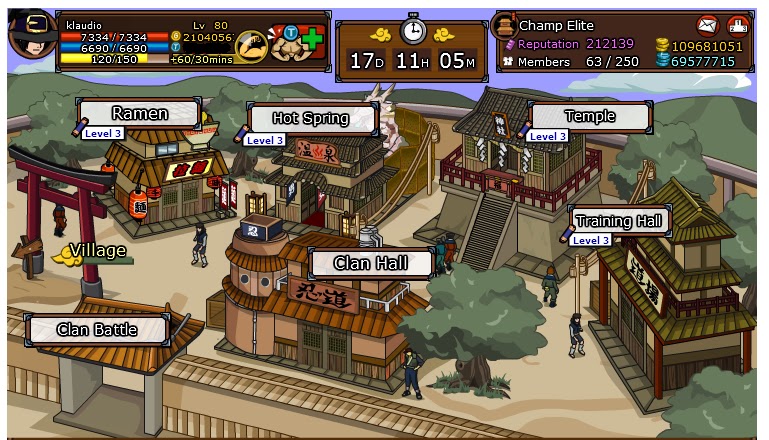The height and width of the screenshot is (440, 769).
Task: Click the Champ Elite clan emblem
Action: pyautogui.click(x=505, y=26)
